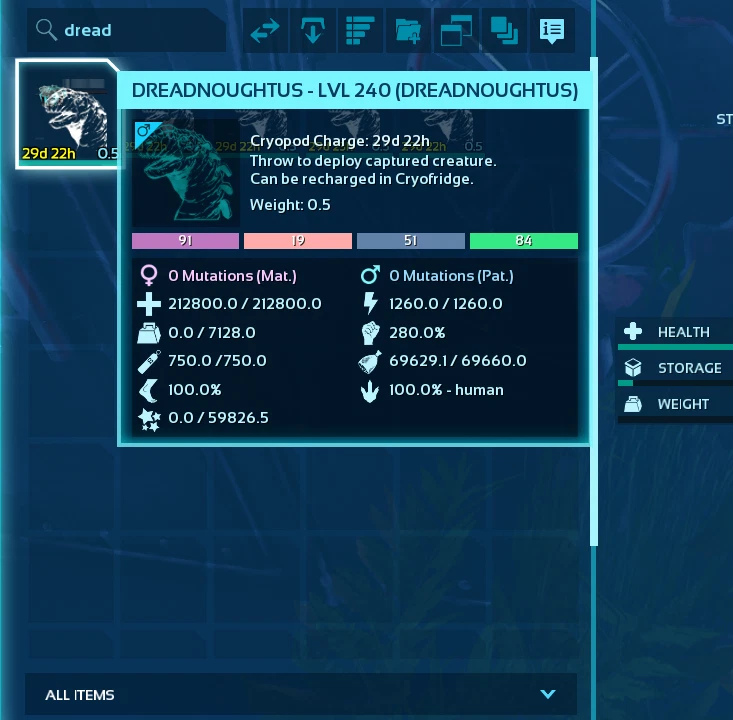This screenshot has height=720, width=733.
Task: Click the downward arrow drop items button
Action: click(x=313, y=31)
